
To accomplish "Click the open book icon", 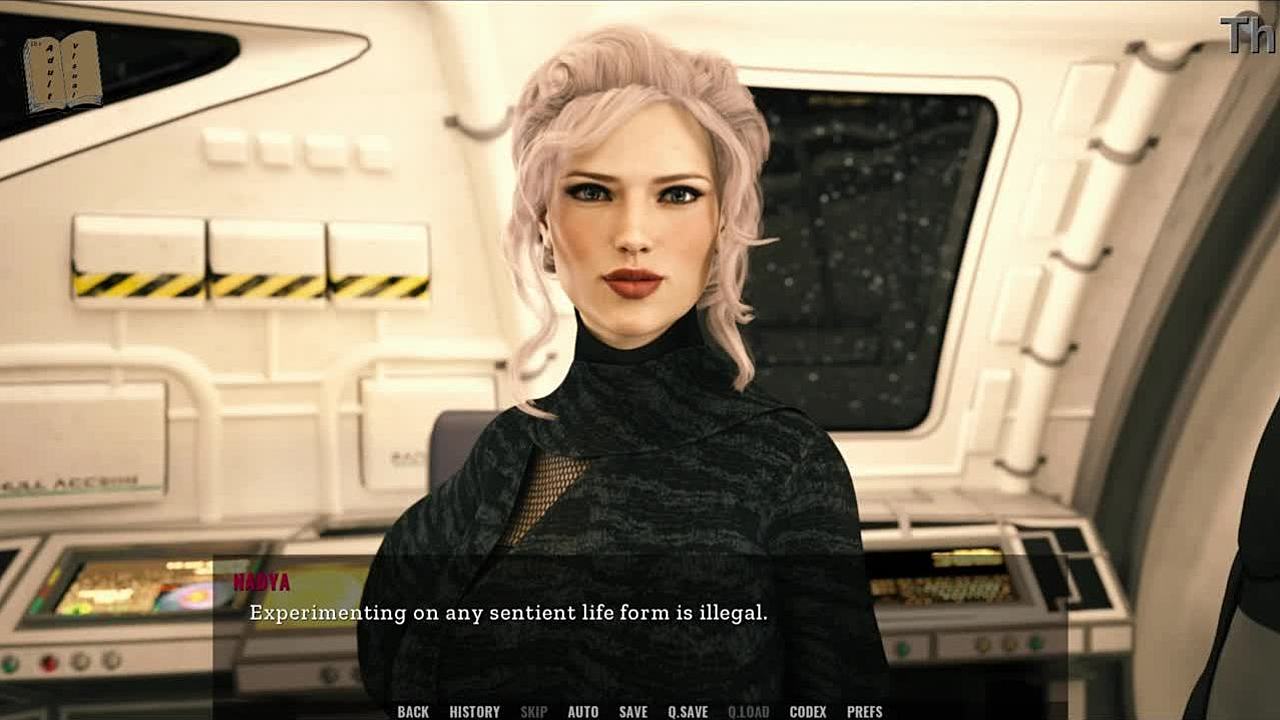I will [x=62, y=72].
